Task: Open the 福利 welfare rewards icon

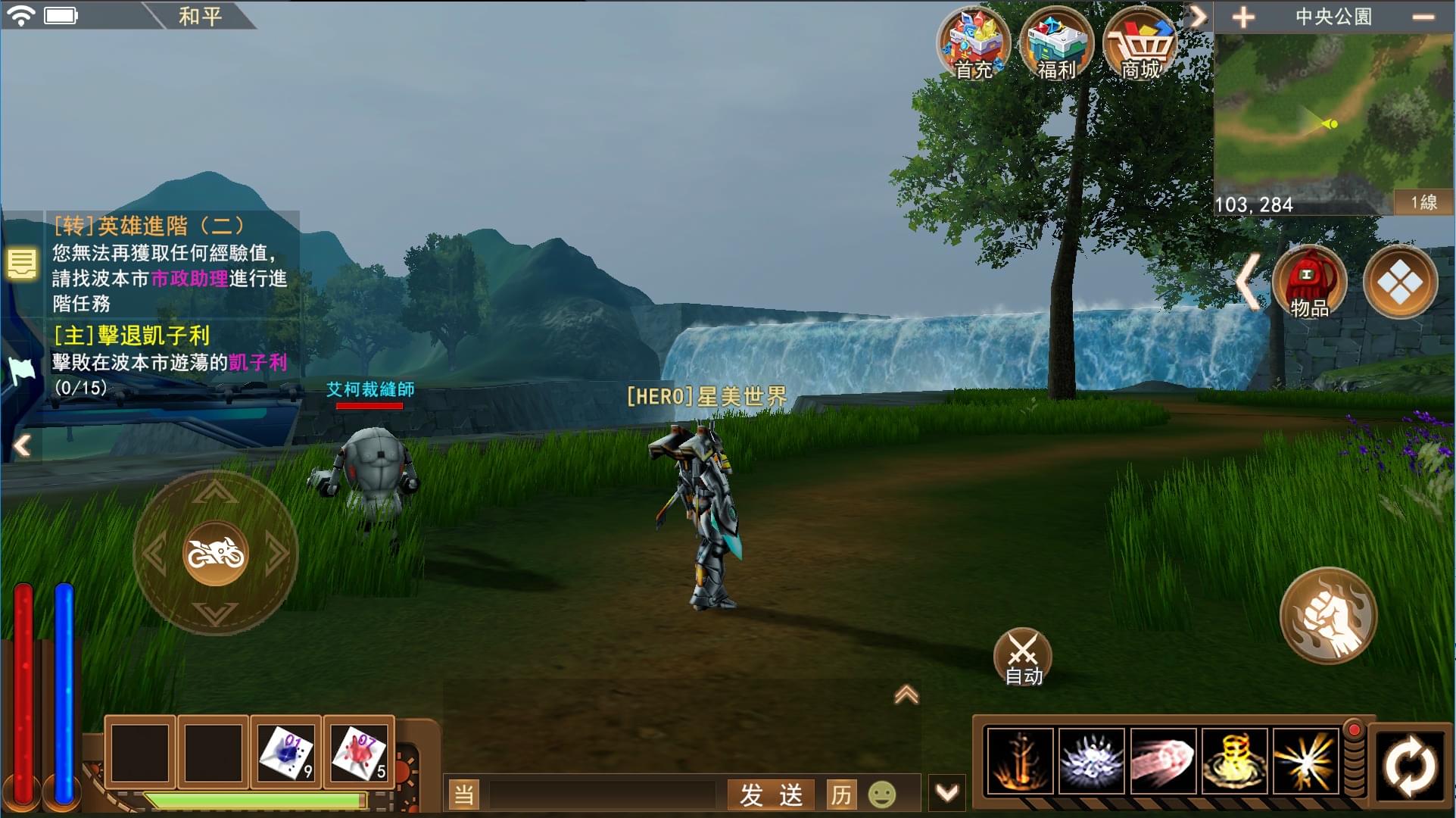Action: click(1056, 44)
